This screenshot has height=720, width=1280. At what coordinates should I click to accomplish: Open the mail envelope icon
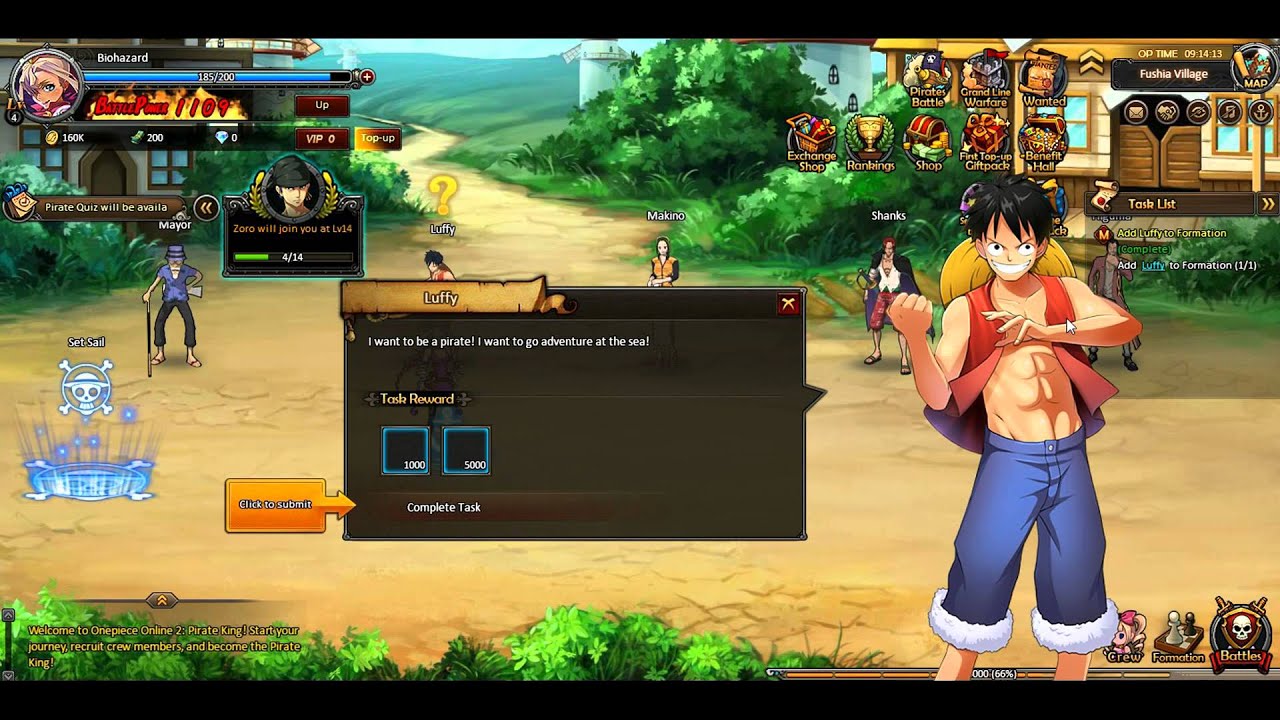[x=1135, y=112]
